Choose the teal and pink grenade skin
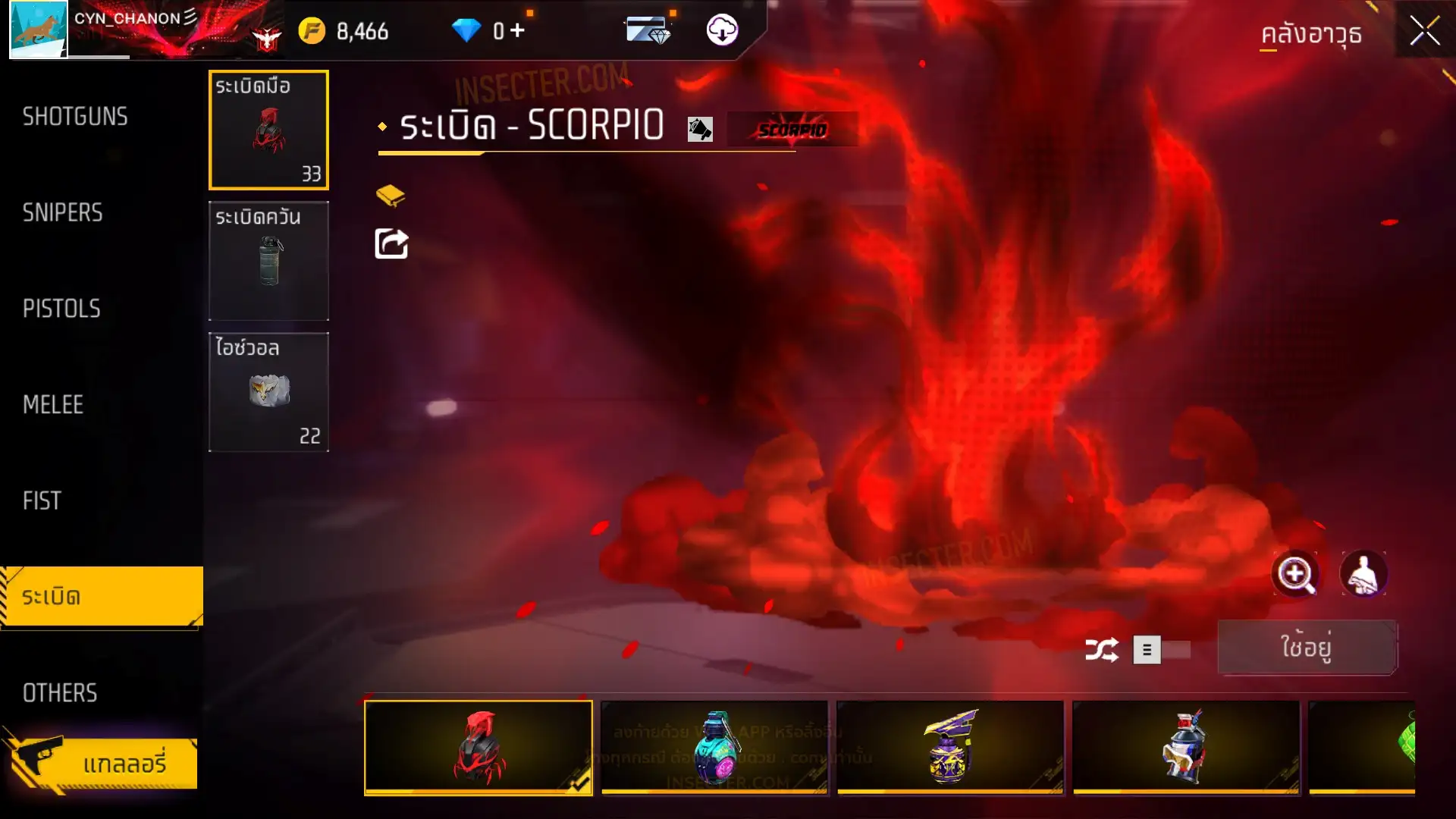The image size is (1456, 819). (714, 747)
